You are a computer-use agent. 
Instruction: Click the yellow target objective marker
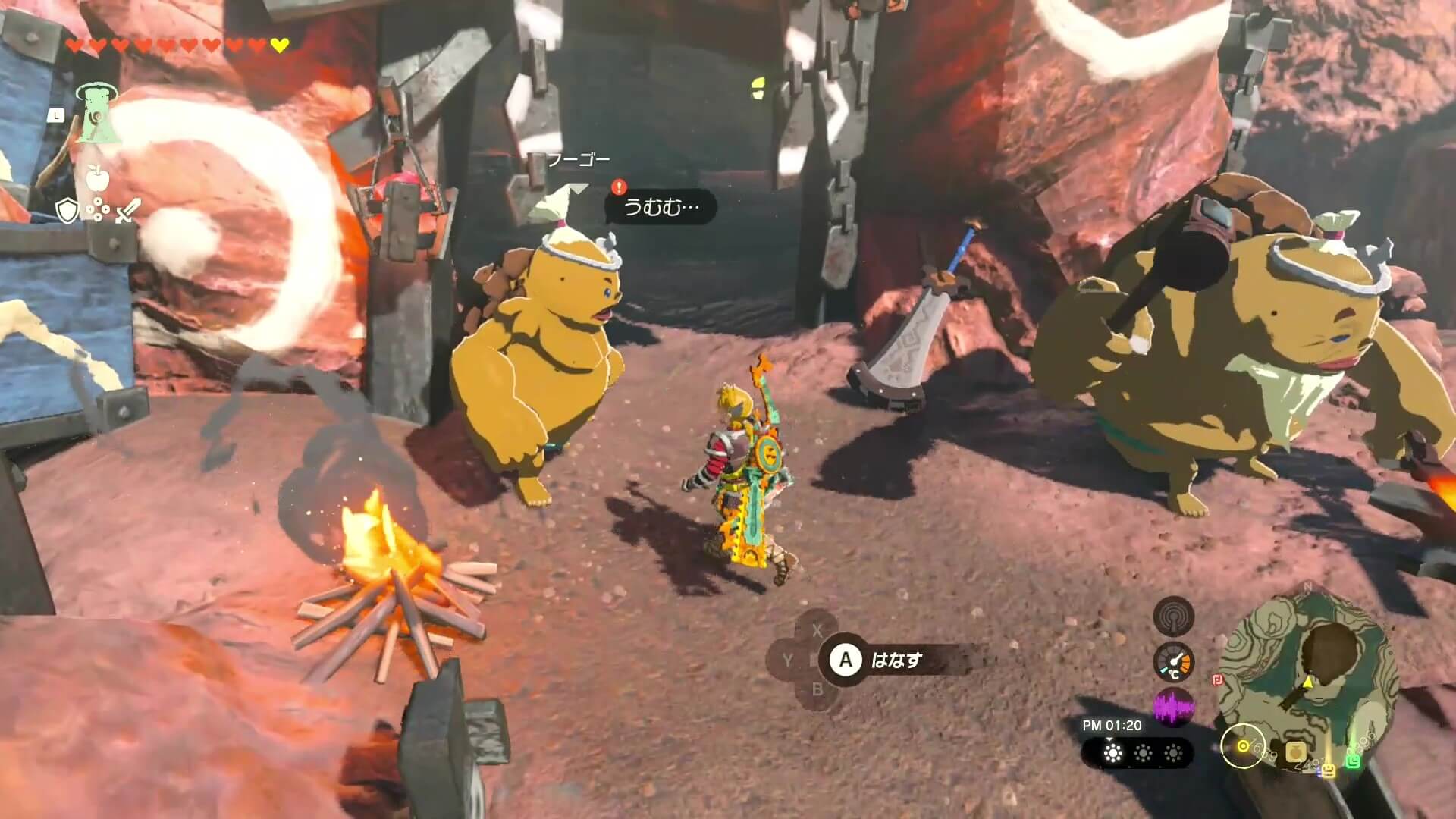(1242, 746)
